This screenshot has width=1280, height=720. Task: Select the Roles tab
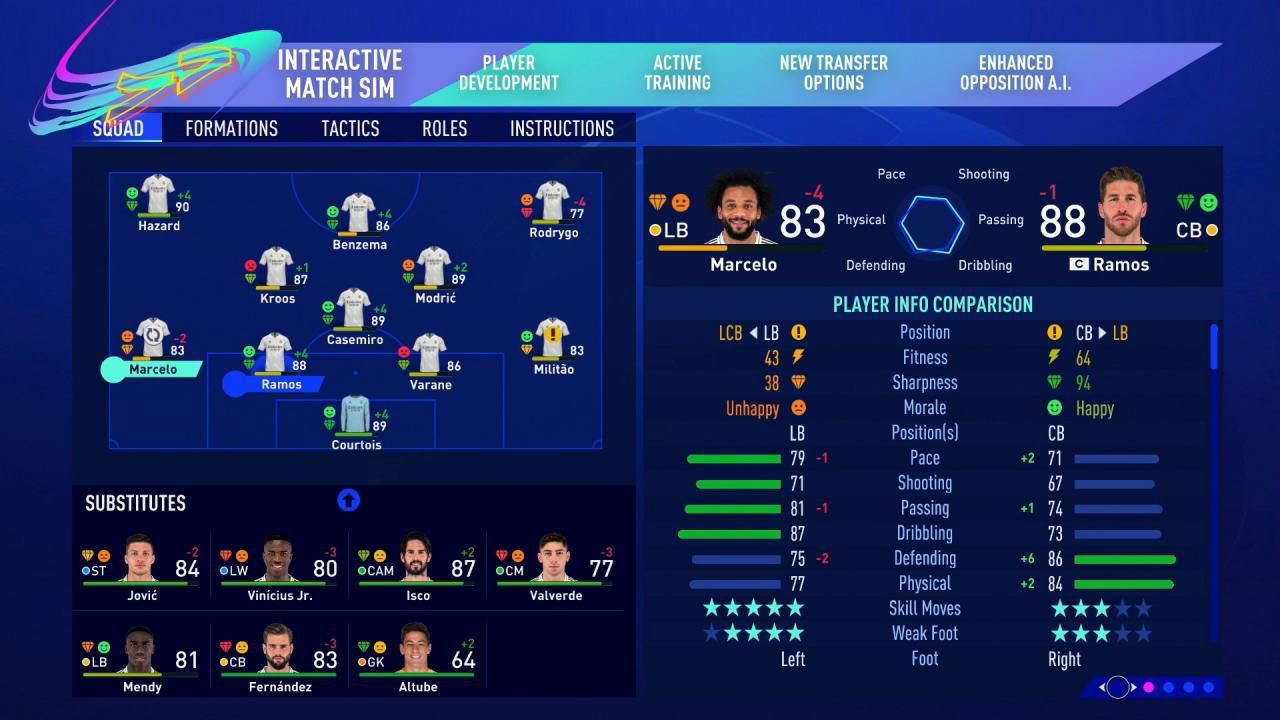point(444,128)
